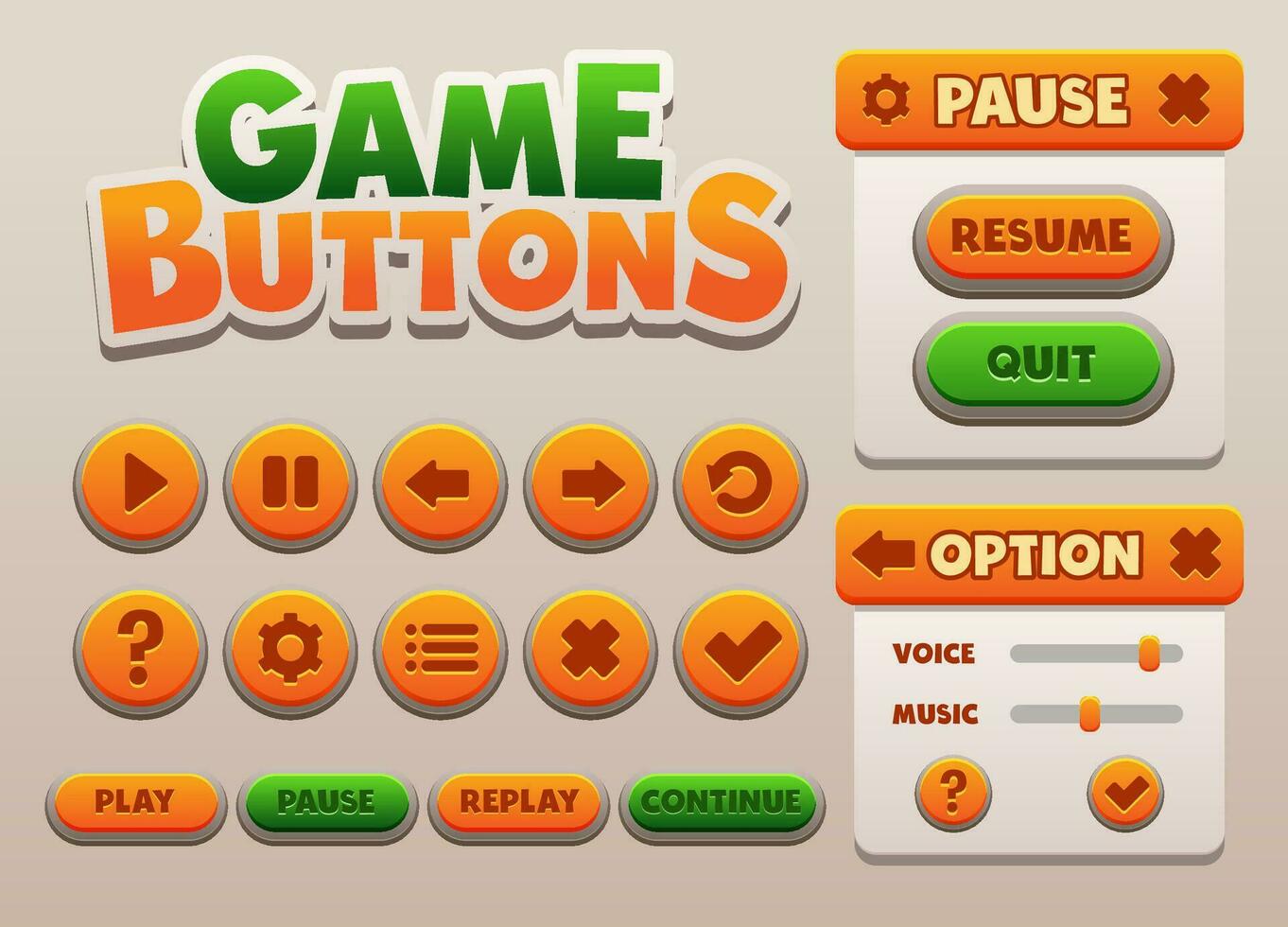Select the Play arrow icon button
Screen dimensions: 1288x927
pos(142,482)
